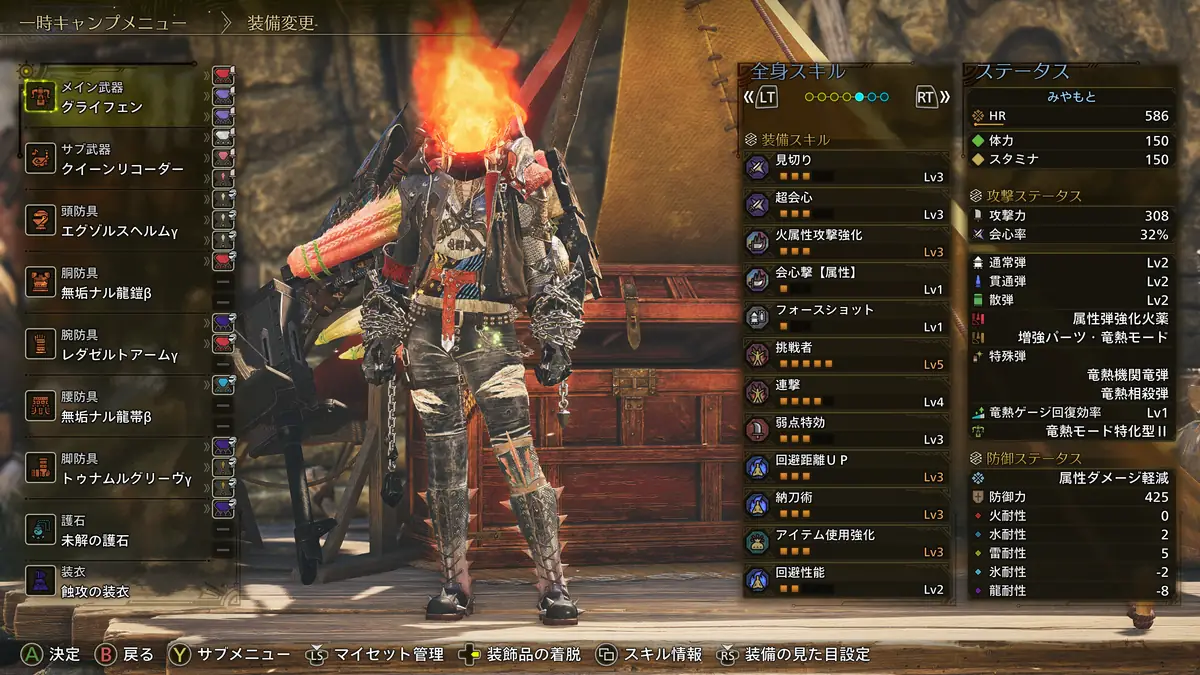Show the 回避距離UP skill row
Viewport: 1200px width, 675px height.
click(x=845, y=468)
